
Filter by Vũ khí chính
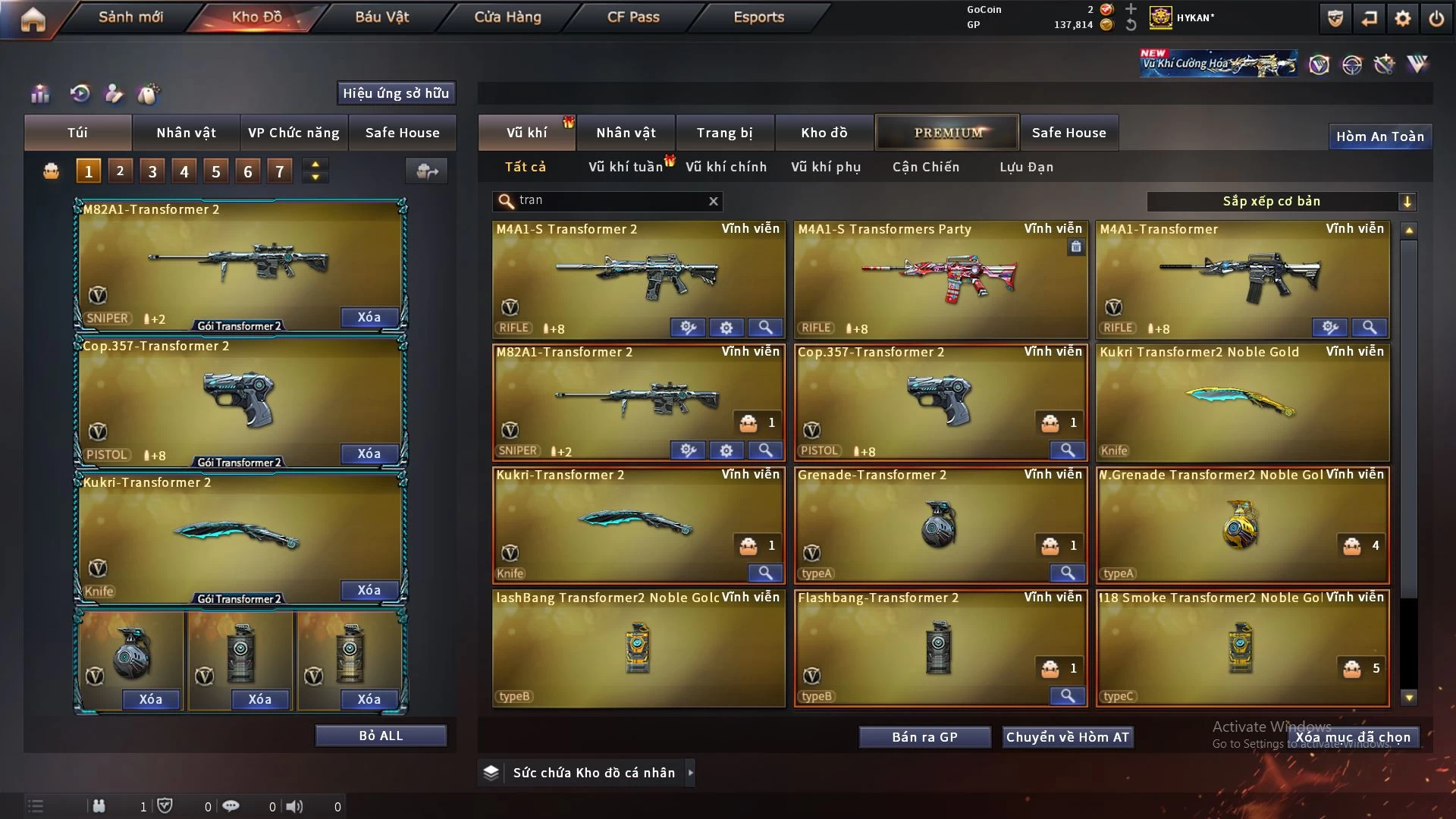[x=726, y=167]
